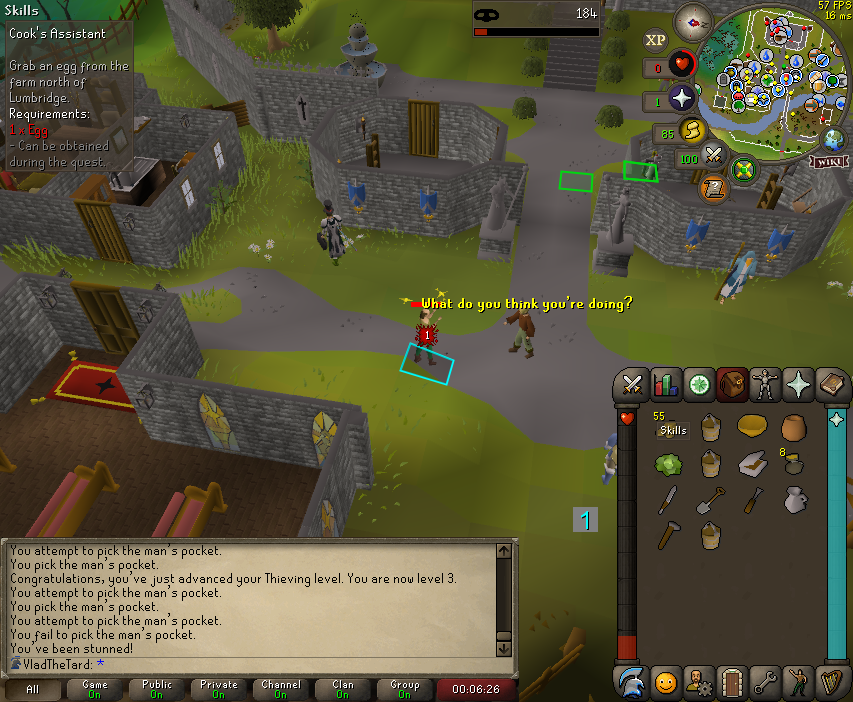Open the Settings wrench tab
This screenshot has height=702, width=853.
766,683
